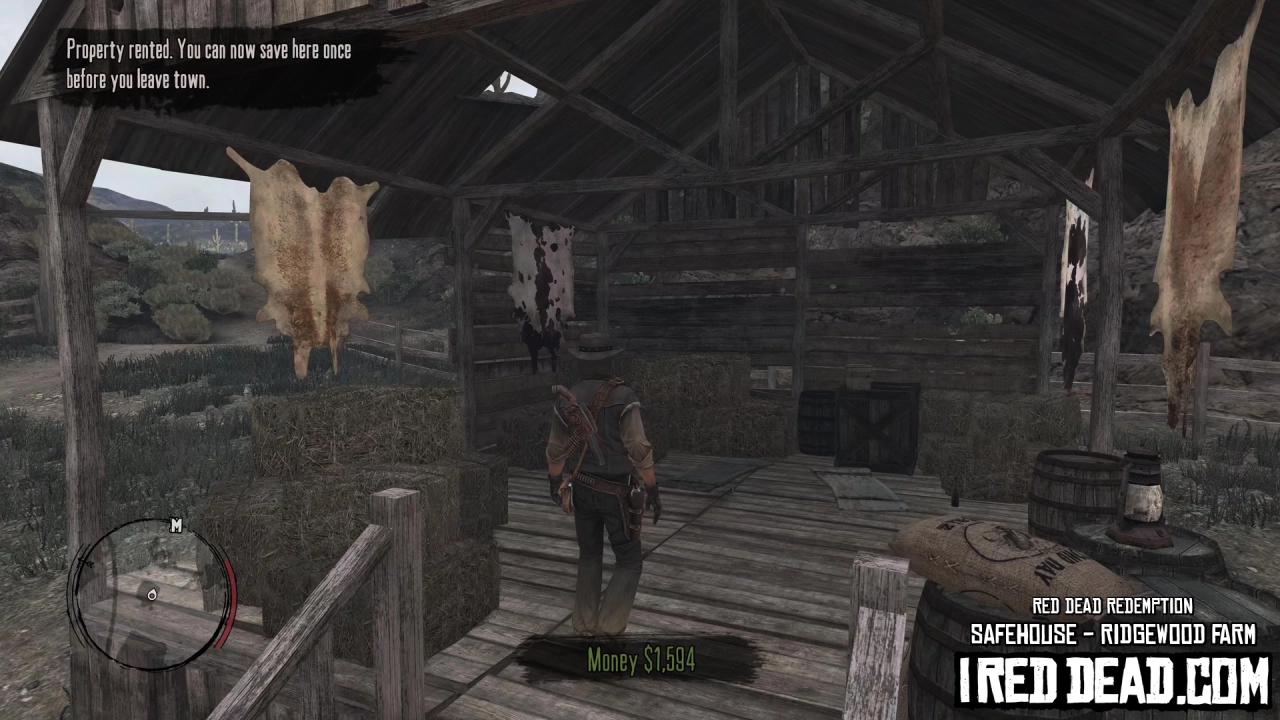Click the RED DEAD REDEMPTION title text
Image resolution: width=1280 pixels, height=720 pixels.
1113,606
